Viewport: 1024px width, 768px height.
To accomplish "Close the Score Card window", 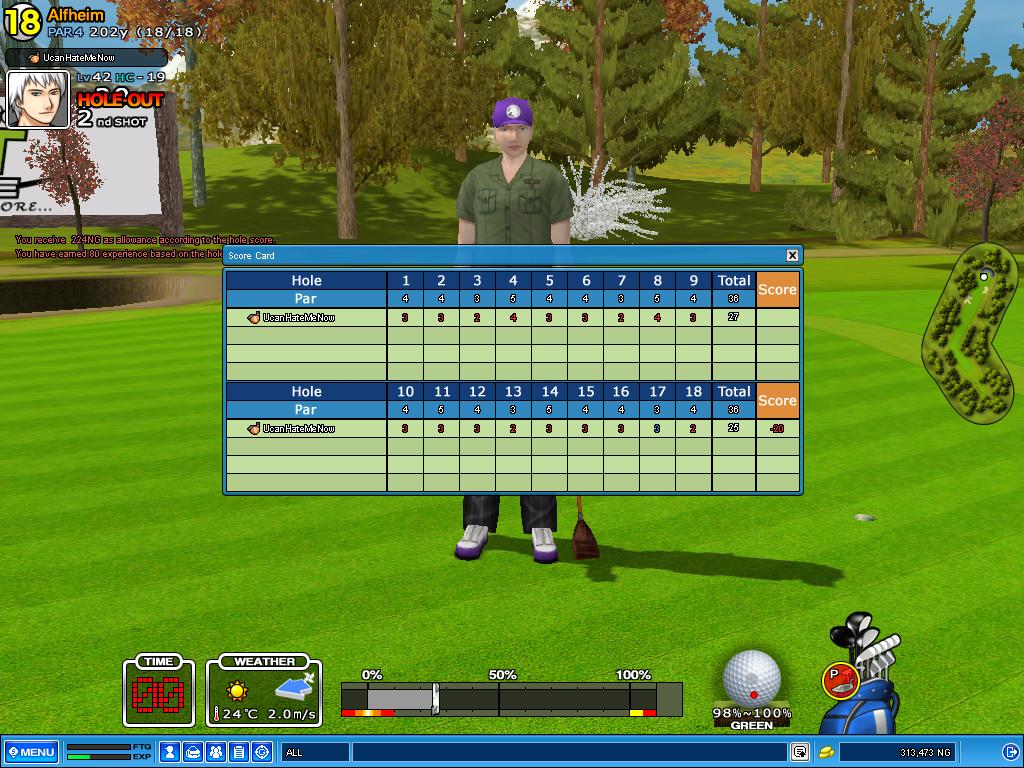I will tap(792, 256).
